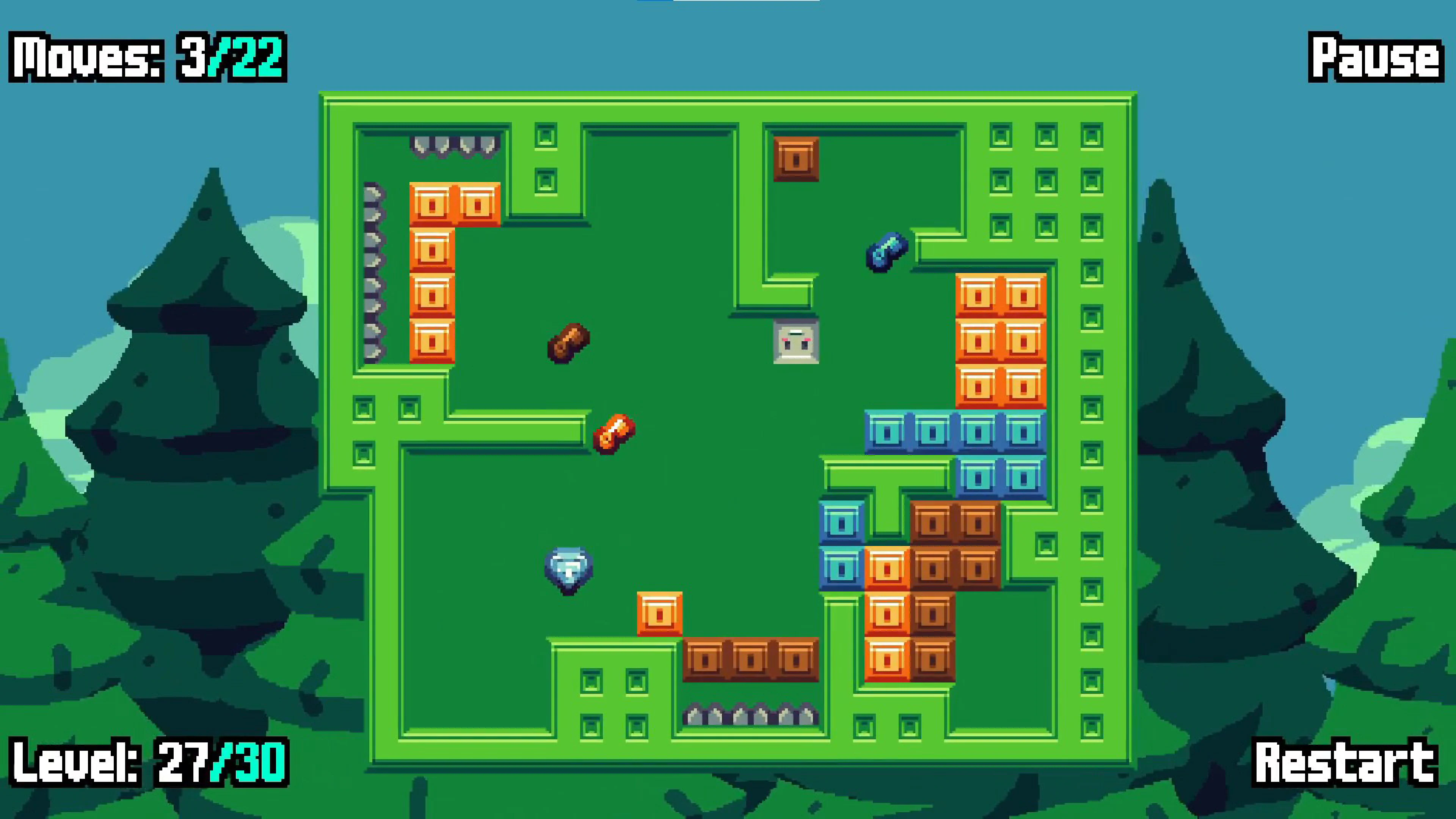
Task: Click the Moves: 3/22 counter
Action: point(146,57)
